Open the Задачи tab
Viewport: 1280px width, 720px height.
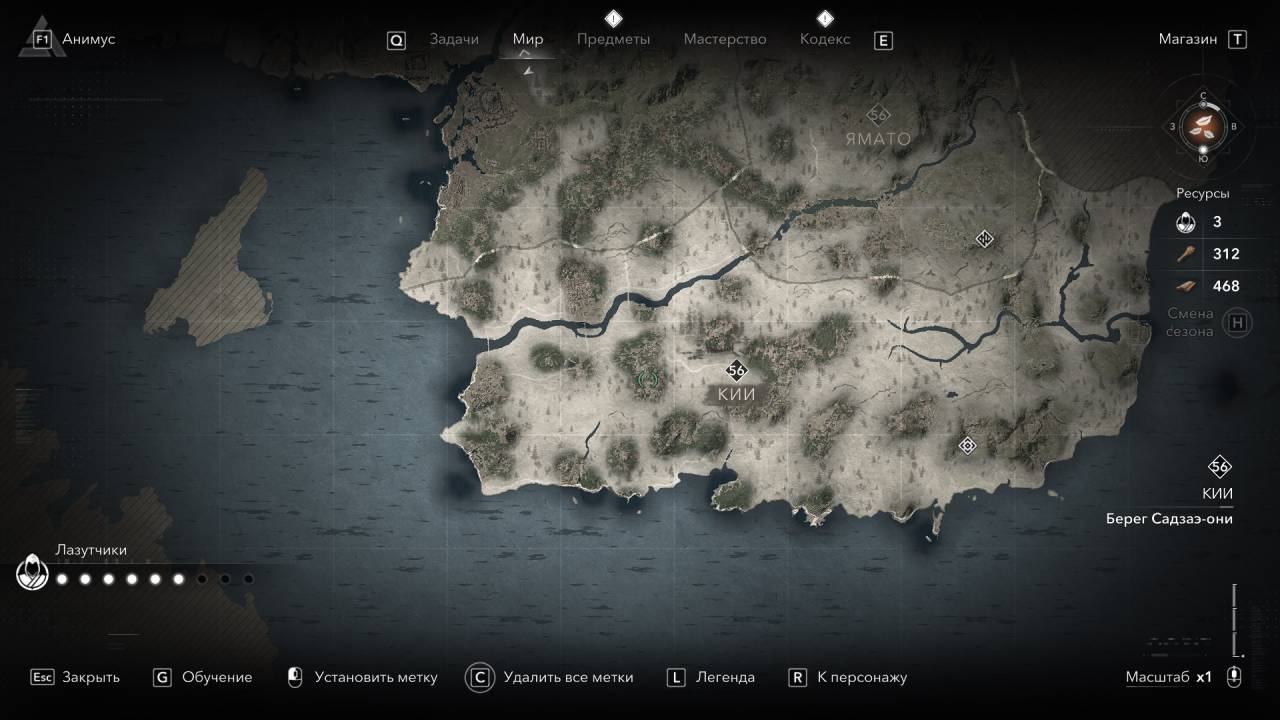pos(454,39)
